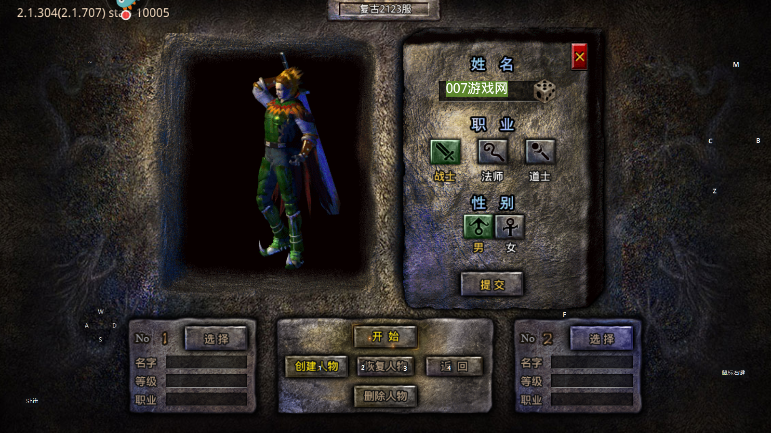Click the character name input field
771x433 pixels.
pyautogui.click(x=484, y=89)
